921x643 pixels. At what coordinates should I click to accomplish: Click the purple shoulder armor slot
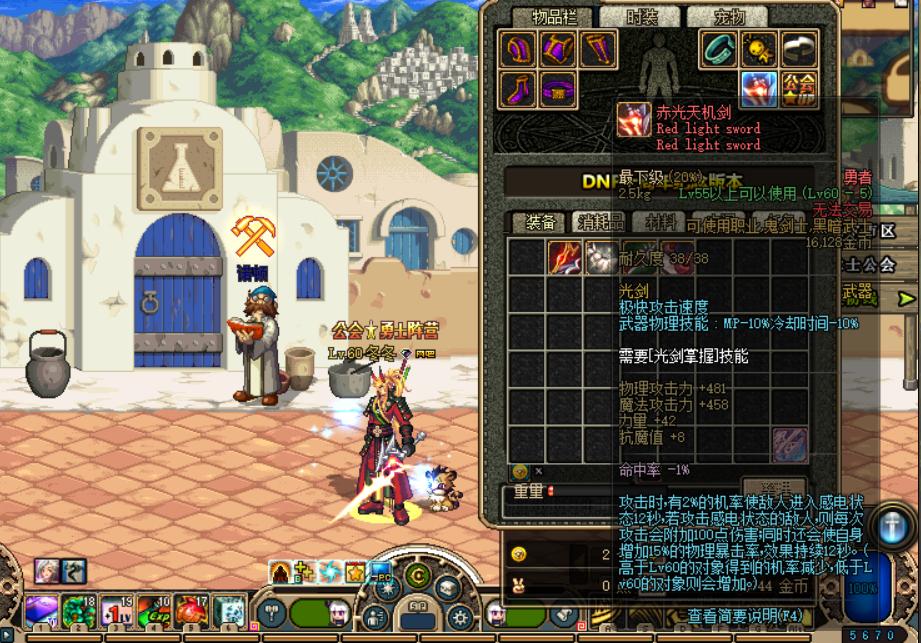click(518, 48)
